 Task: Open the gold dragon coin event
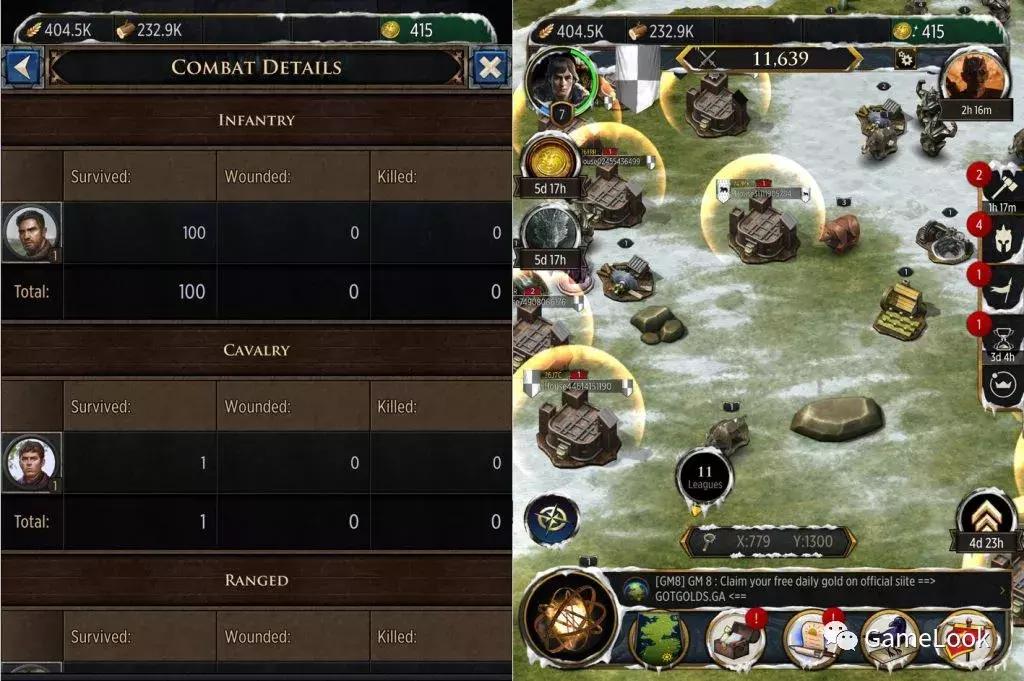549,160
